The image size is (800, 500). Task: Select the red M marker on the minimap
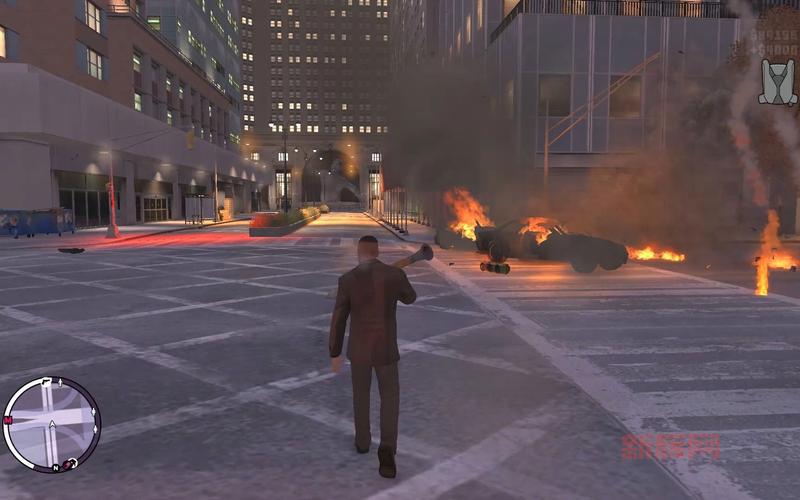[8, 420]
